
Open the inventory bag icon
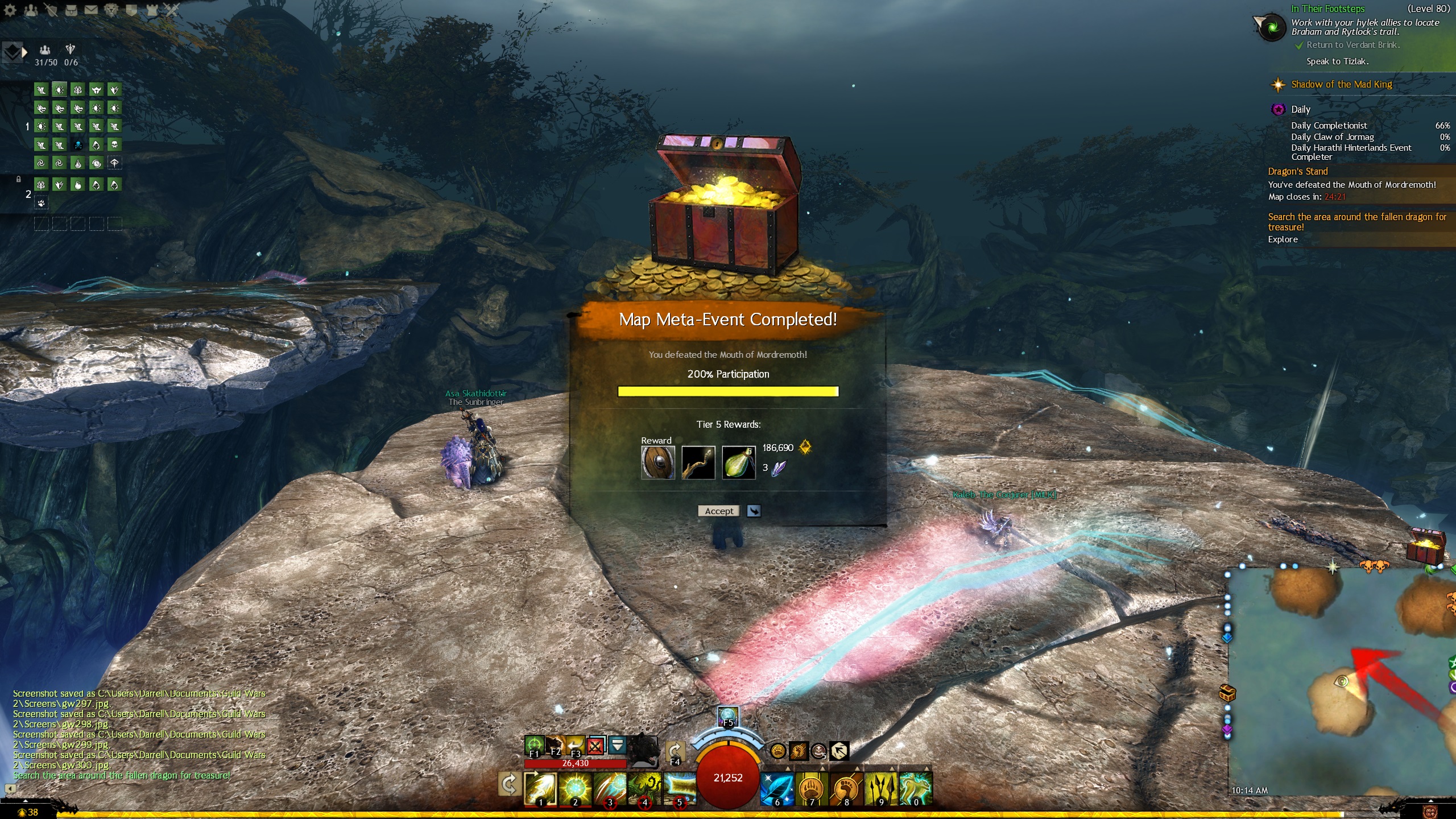coord(71,10)
